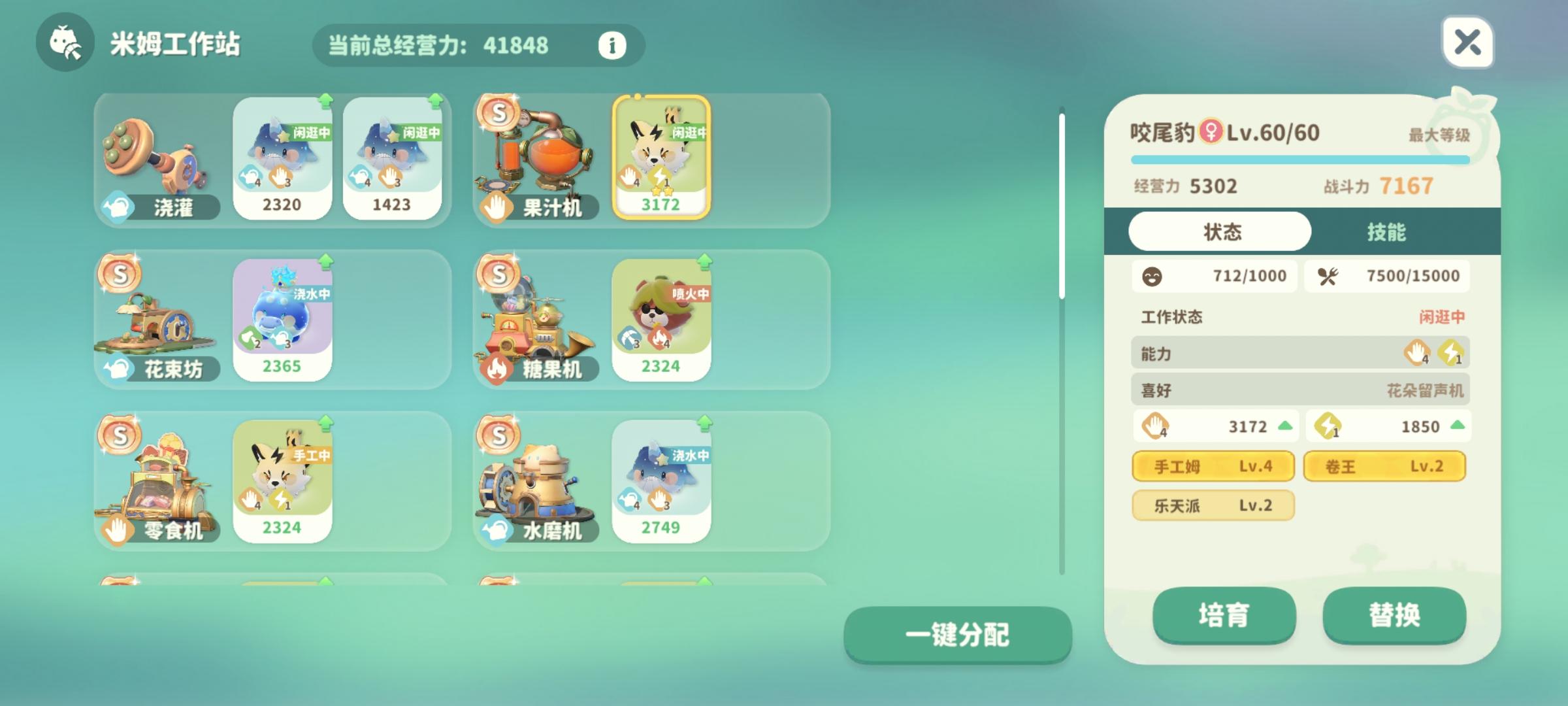The width and height of the screenshot is (1568, 706).
Task: Toggle the green upgrade arrow on the 2320 card
Action: [x=325, y=102]
